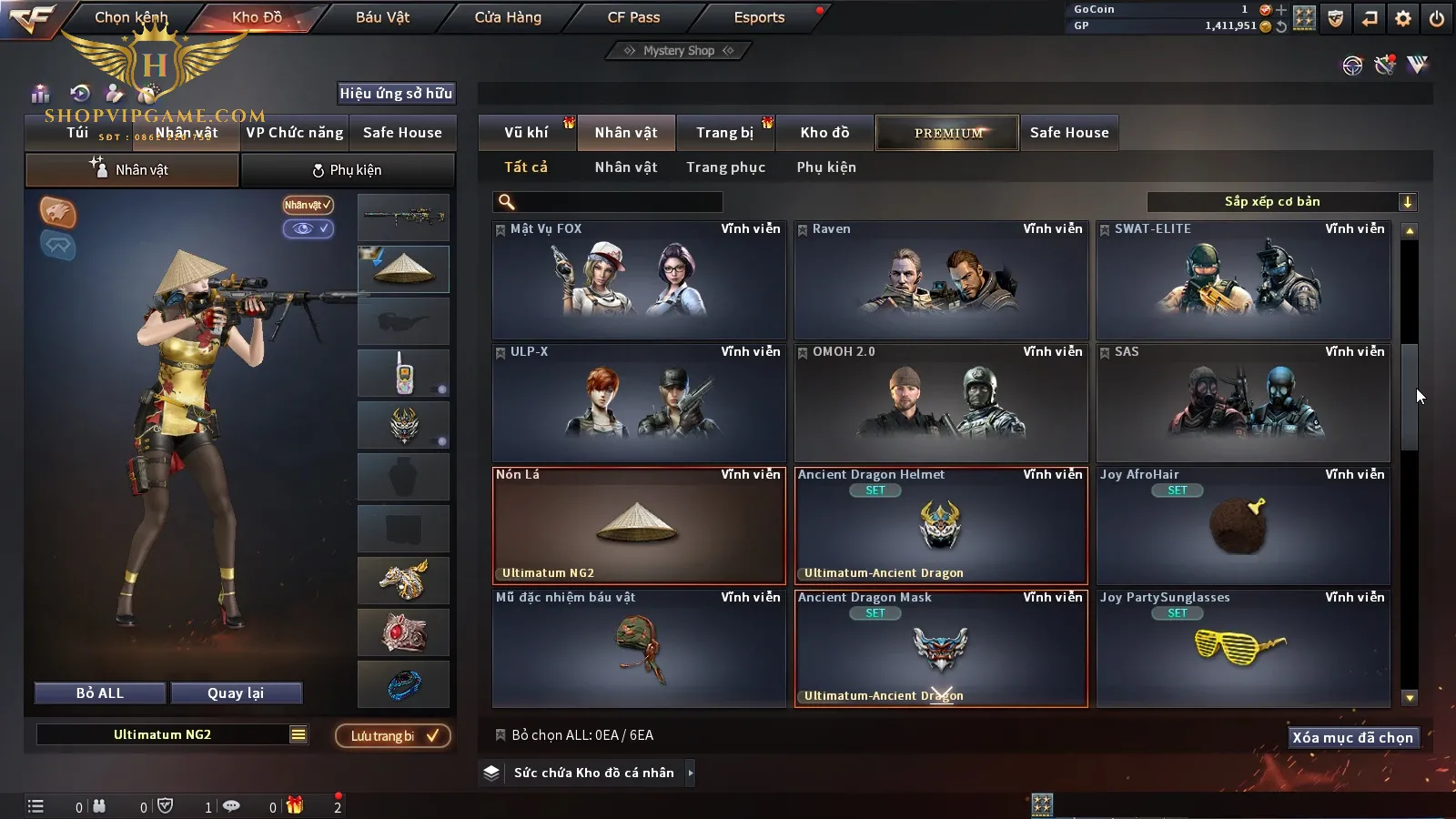
Task: Click the Bỏ ALL button
Action: coord(100,693)
